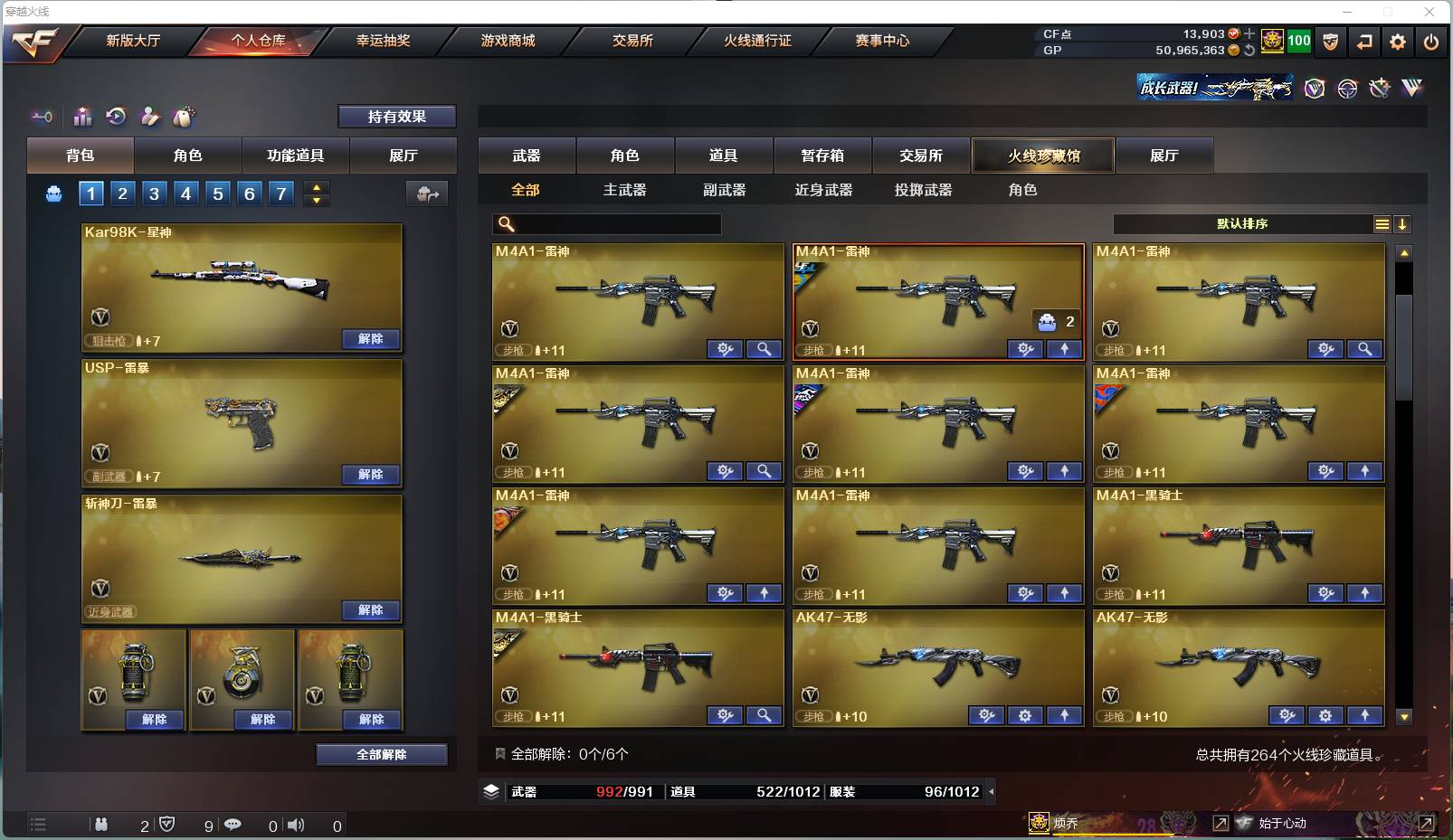
Task: Switch to the 火线珍藏馆 tab
Action: click(x=1044, y=155)
